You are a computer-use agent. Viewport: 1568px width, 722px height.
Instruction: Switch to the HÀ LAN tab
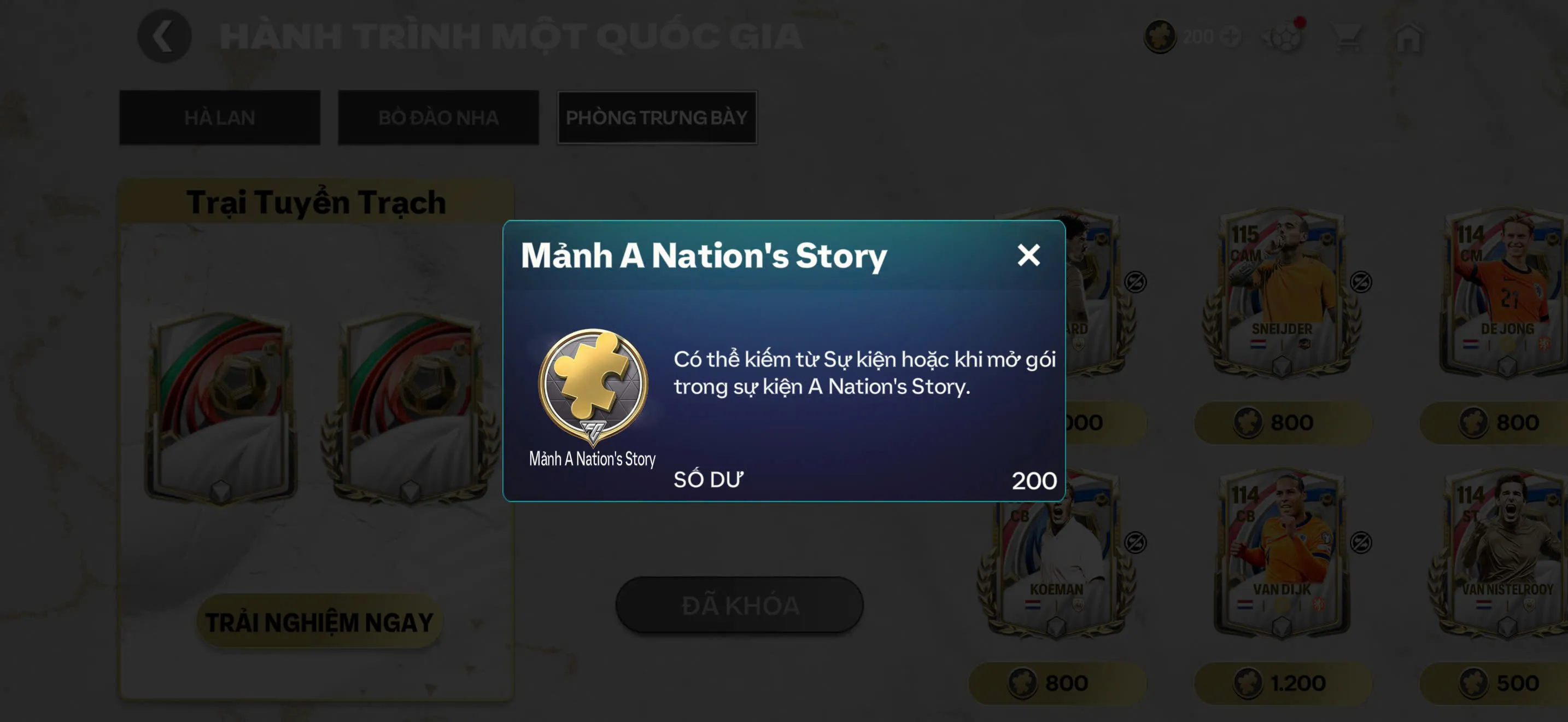click(x=219, y=117)
